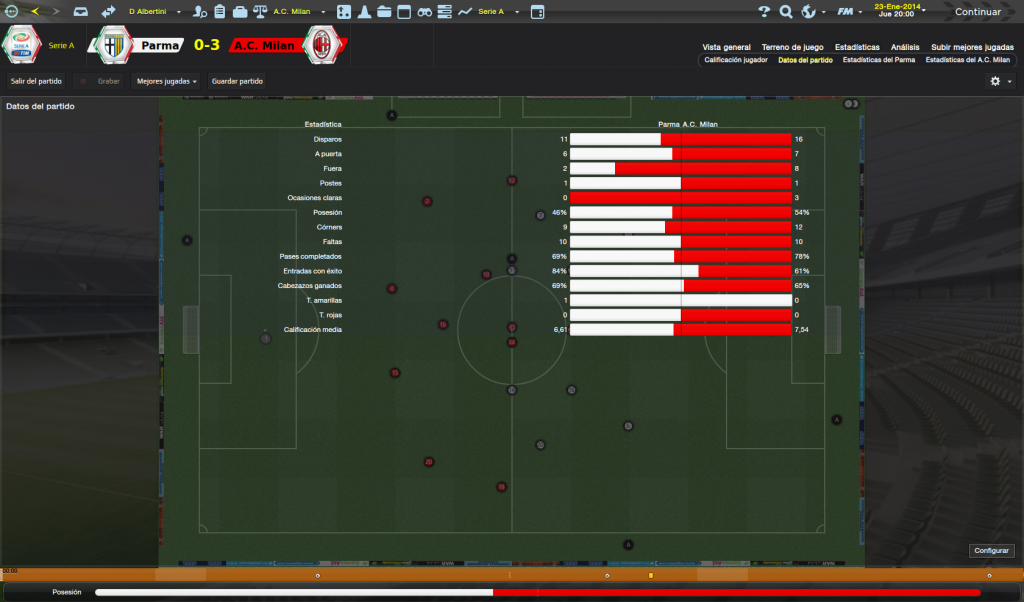The width and height of the screenshot is (1024, 602).
Task: View Estadísticas del A.C. Milan subtab
Action: (968, 60)
